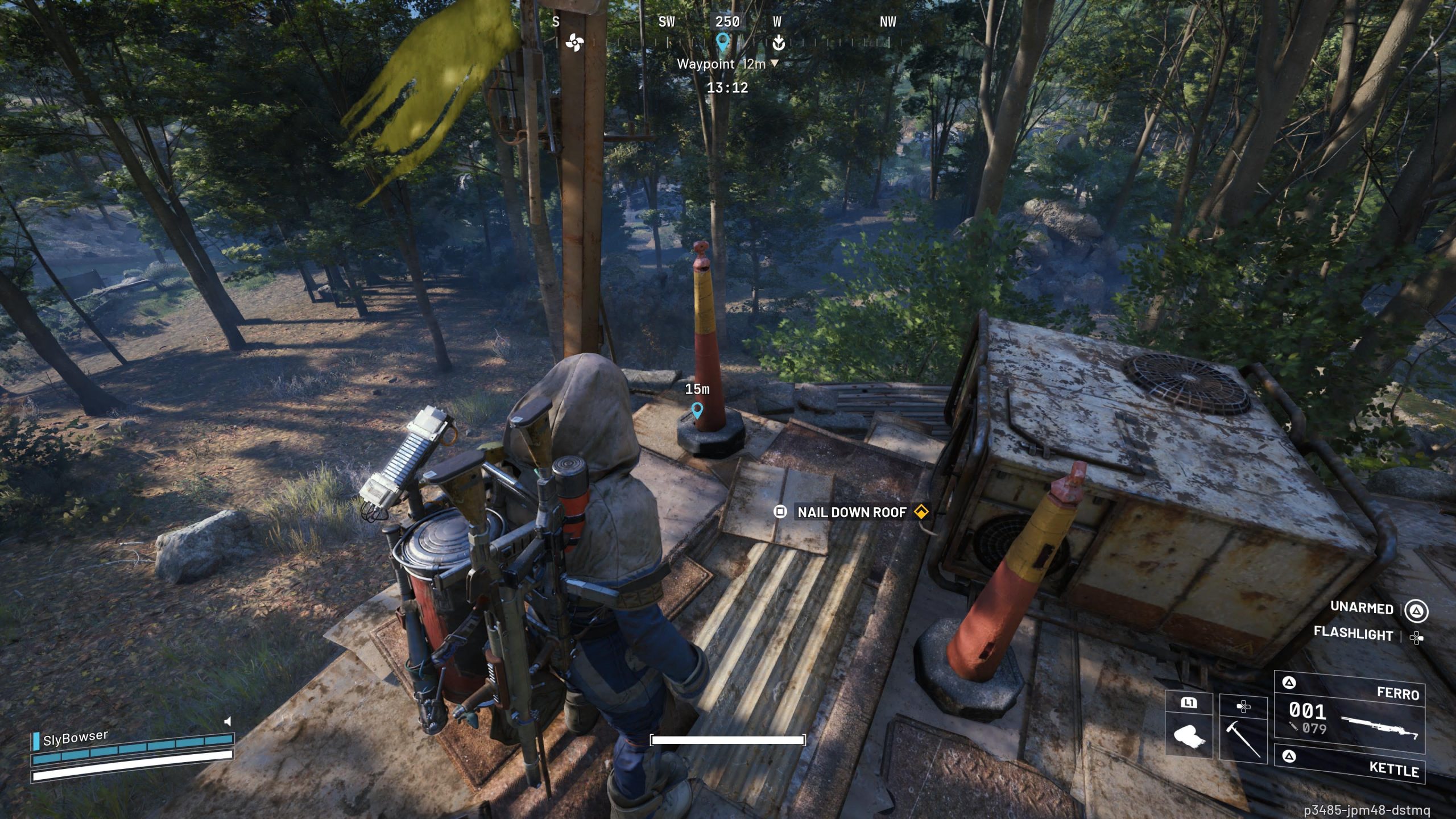Click the windmill icon on the compass
This screenshot has width=1456, height=819.
574,43
